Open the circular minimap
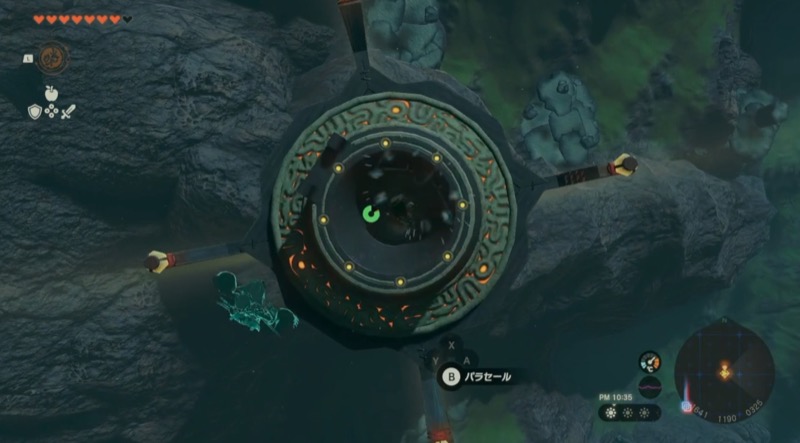Screen dimensions: 800x443 tap(724, 371)
